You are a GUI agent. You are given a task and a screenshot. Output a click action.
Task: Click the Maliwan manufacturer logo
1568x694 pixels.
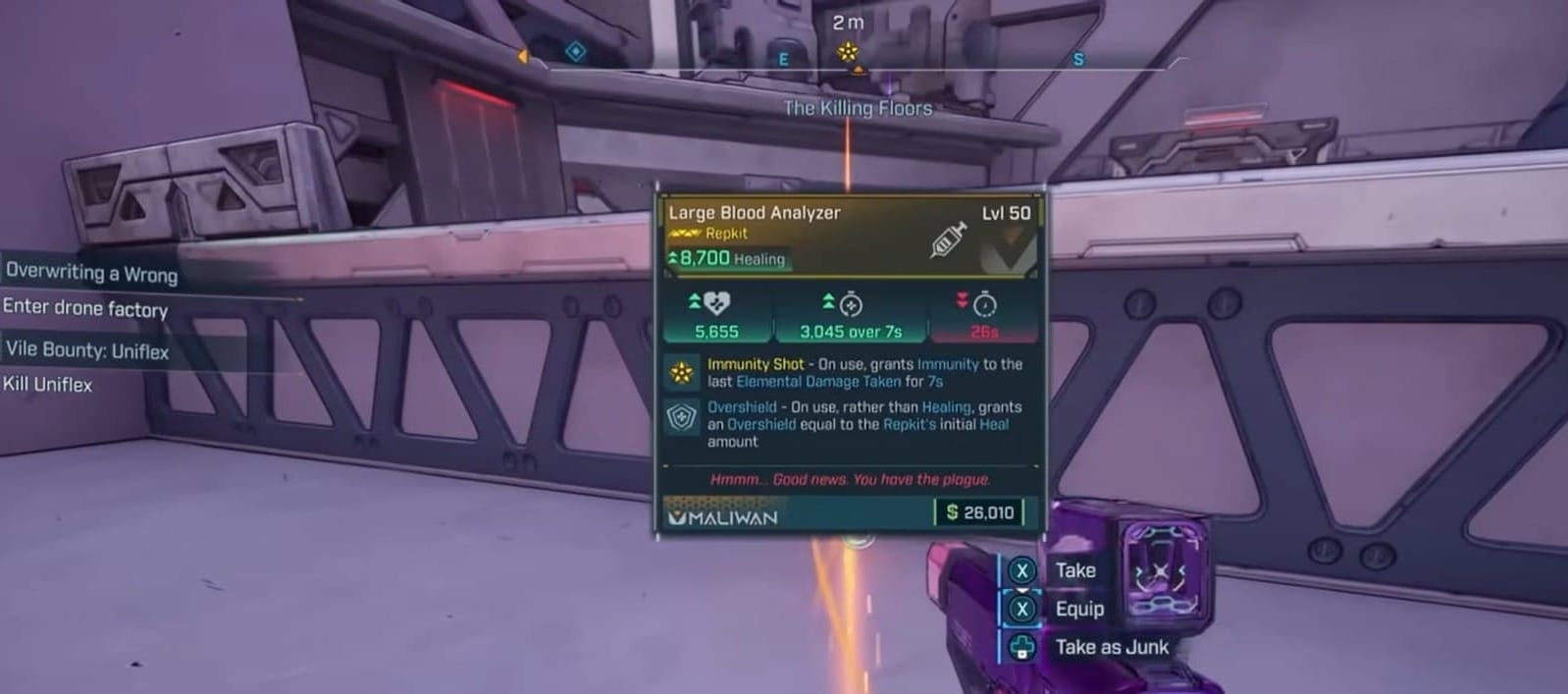coord(723,517)
